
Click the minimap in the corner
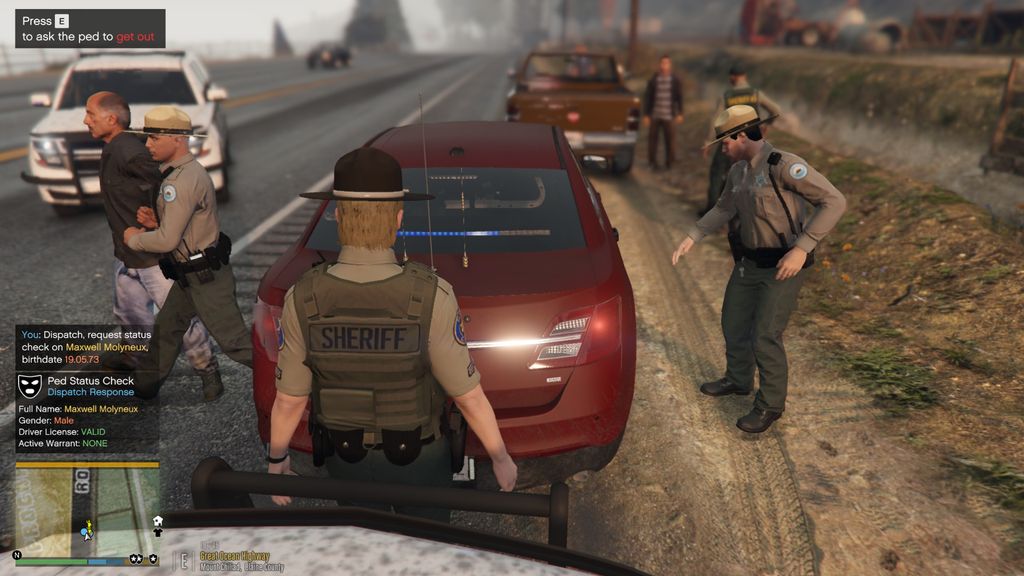[87, 512]
